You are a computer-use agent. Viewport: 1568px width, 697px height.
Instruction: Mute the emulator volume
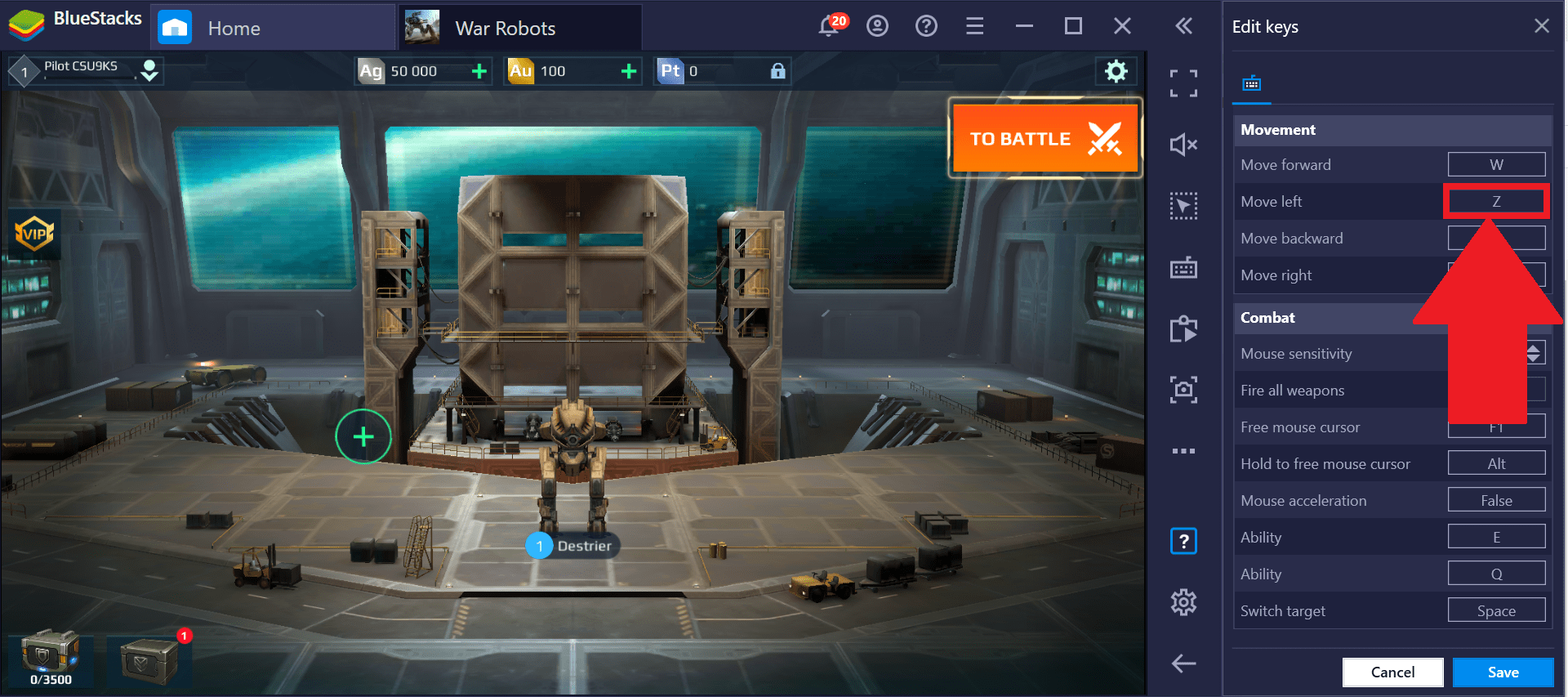tap(1183, 145)
